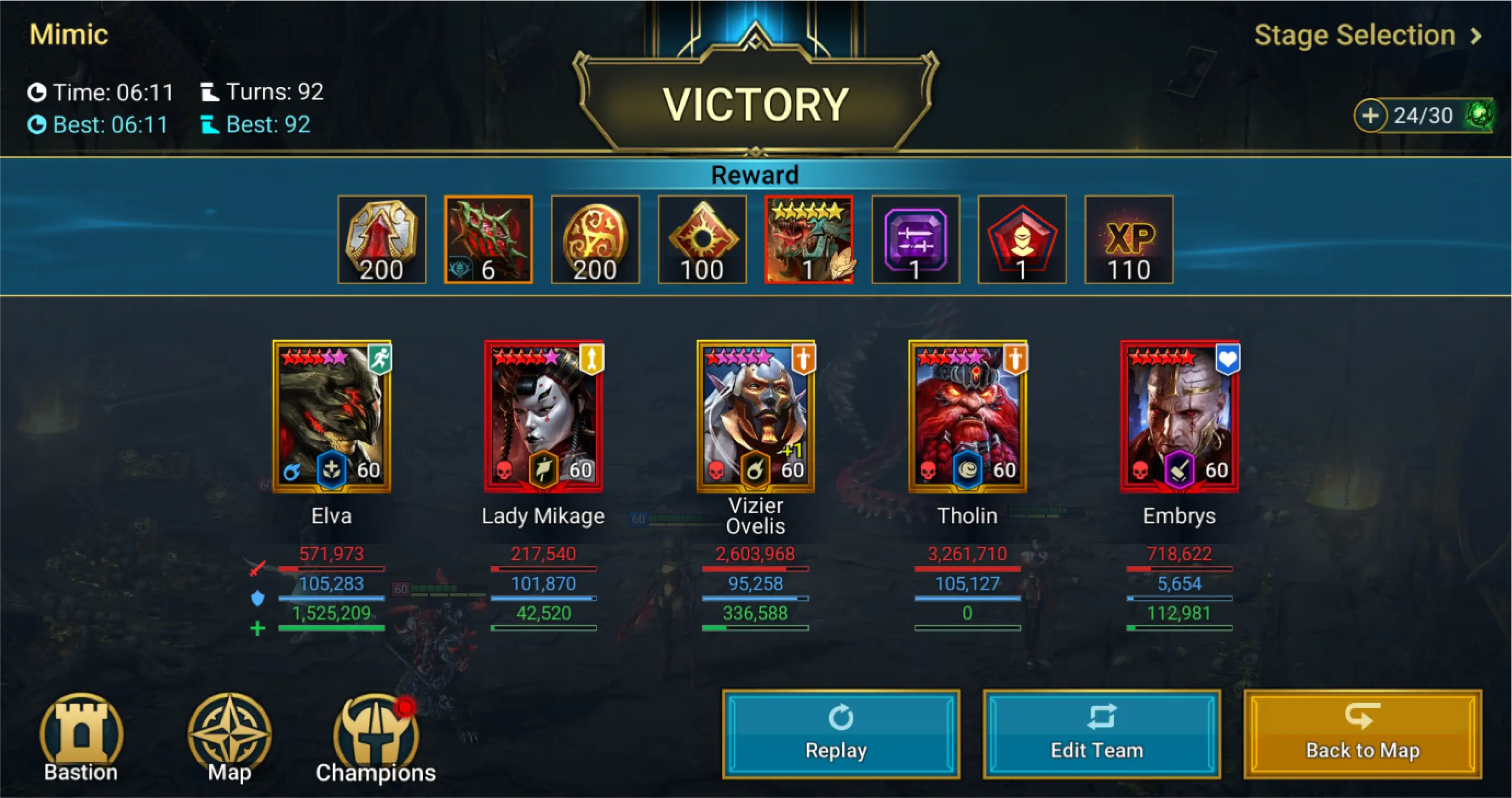1512x798 pixels.
Task: Replay the Mimic stage
Action: click(841, 734)
